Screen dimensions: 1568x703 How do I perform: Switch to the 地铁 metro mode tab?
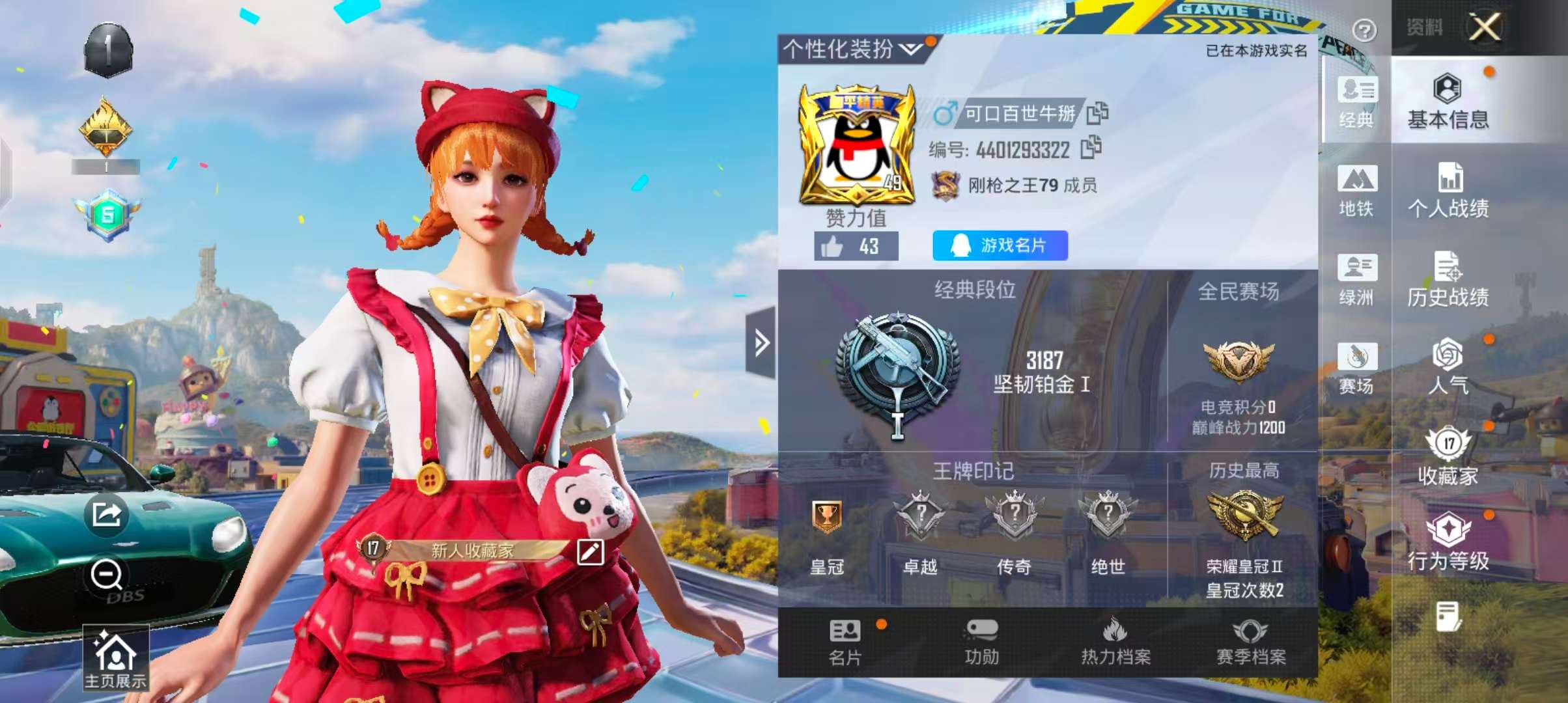tap(1356, 190)
